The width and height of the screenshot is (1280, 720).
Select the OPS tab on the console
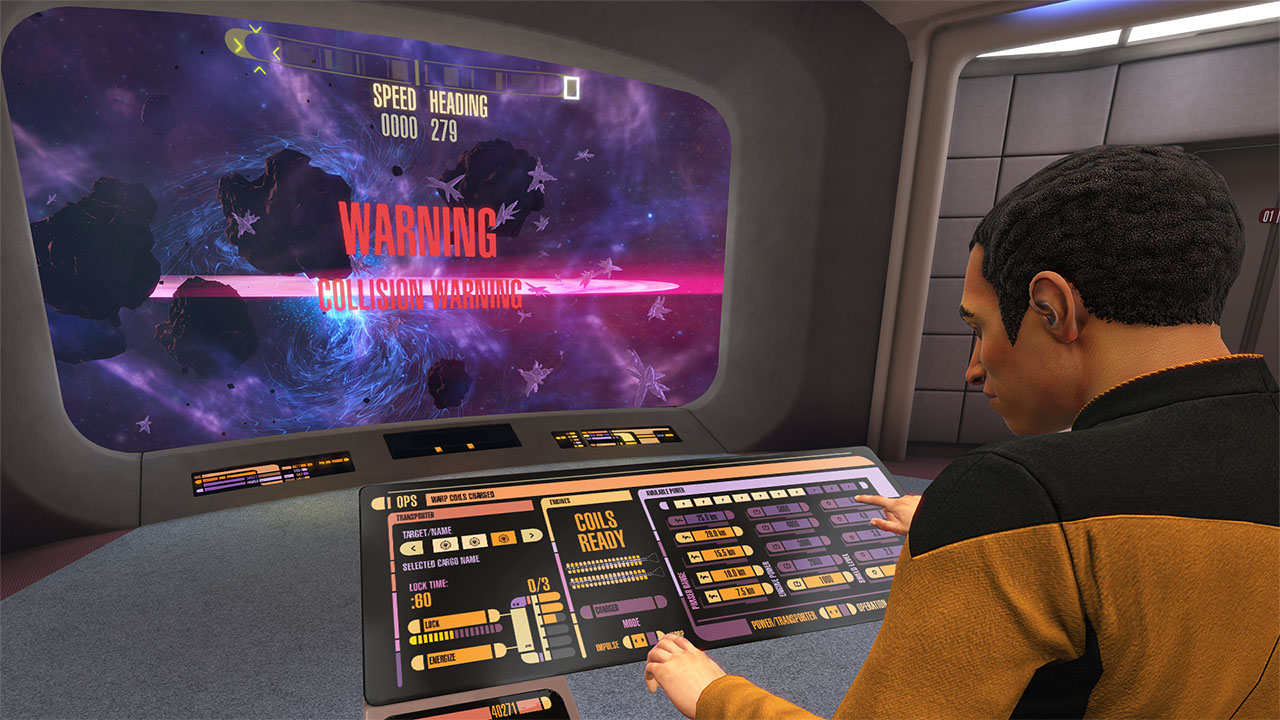click(x=406, y=499)
